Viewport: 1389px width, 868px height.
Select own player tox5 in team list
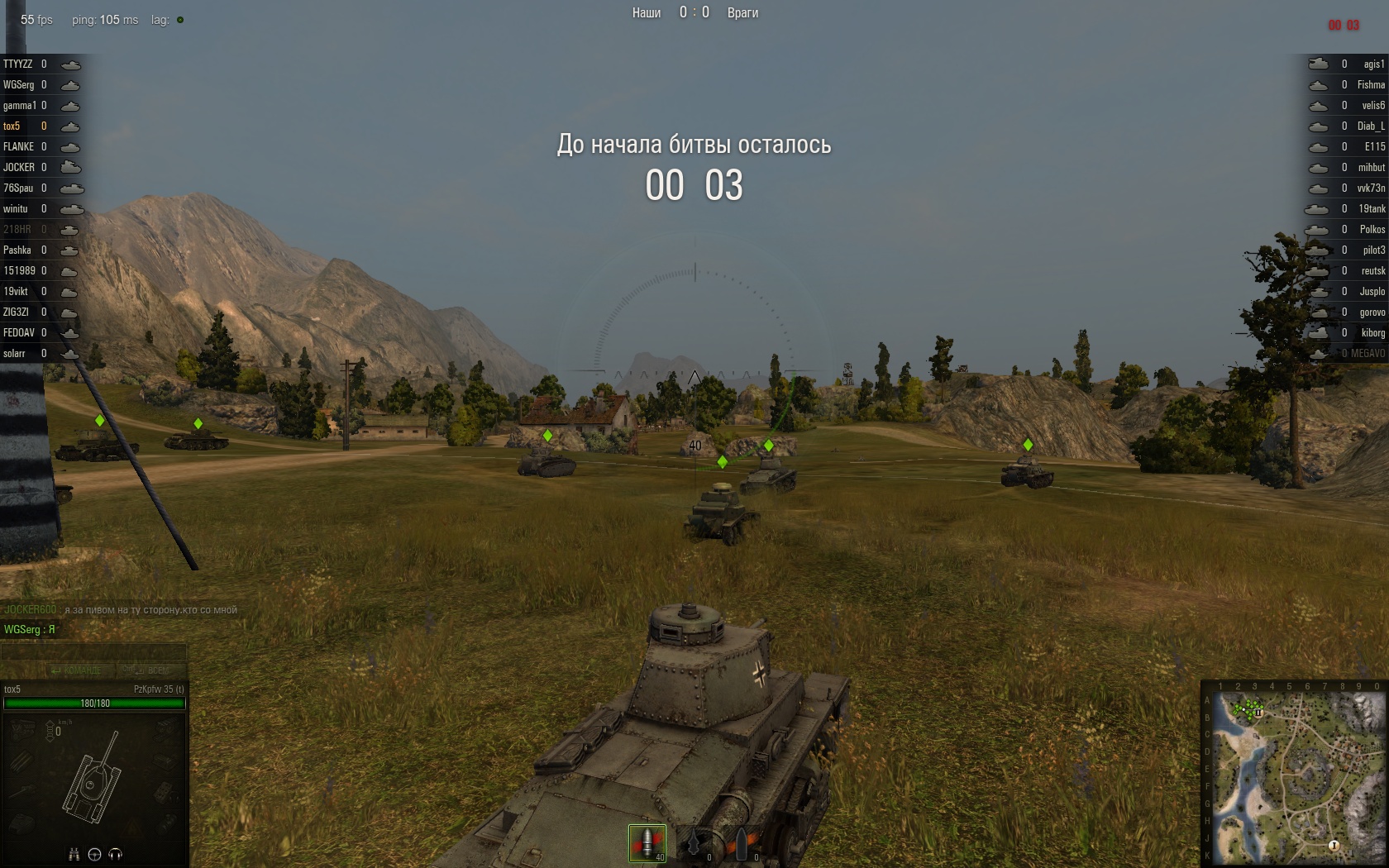coord(12,126)
